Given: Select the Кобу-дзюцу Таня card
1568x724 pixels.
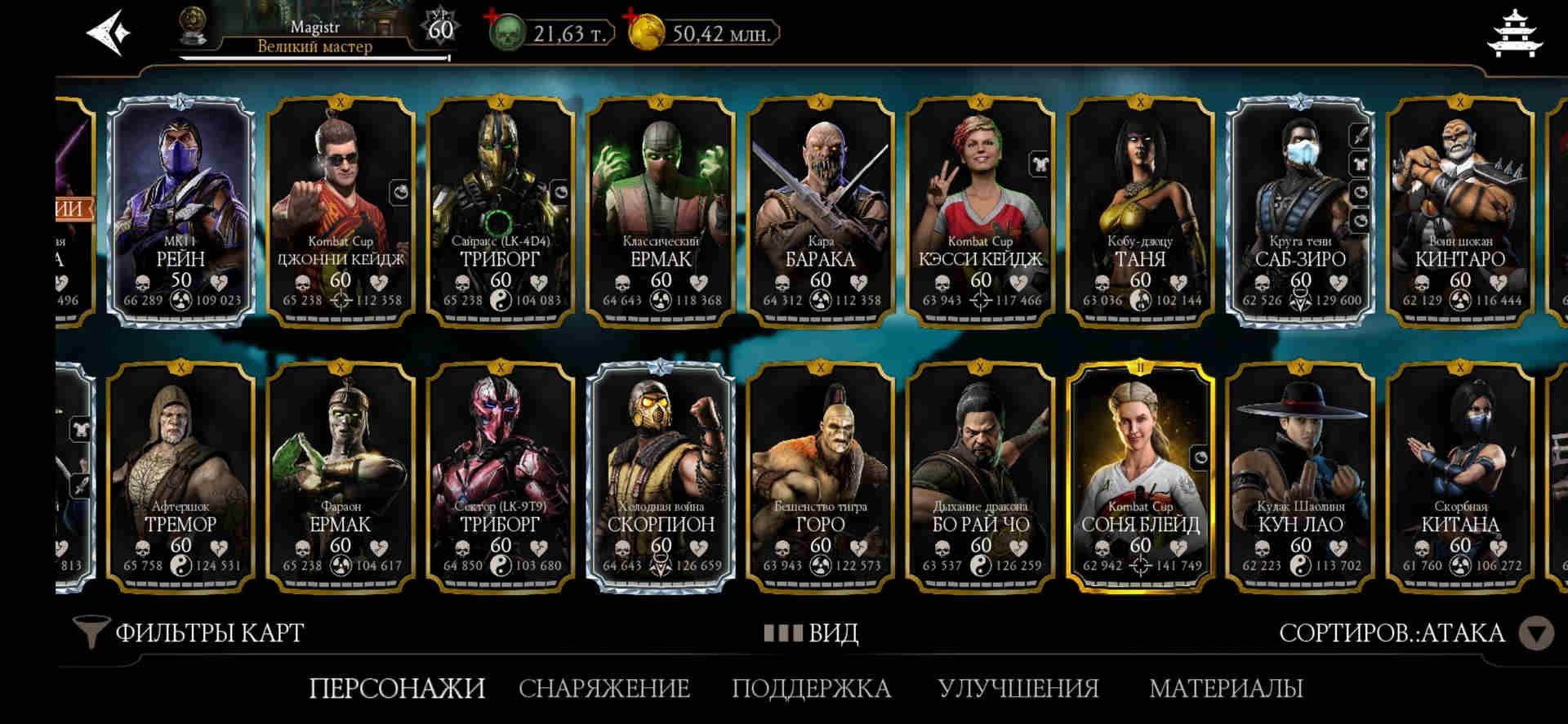Looking at the screenshot, I should (x=1140, y=211).
